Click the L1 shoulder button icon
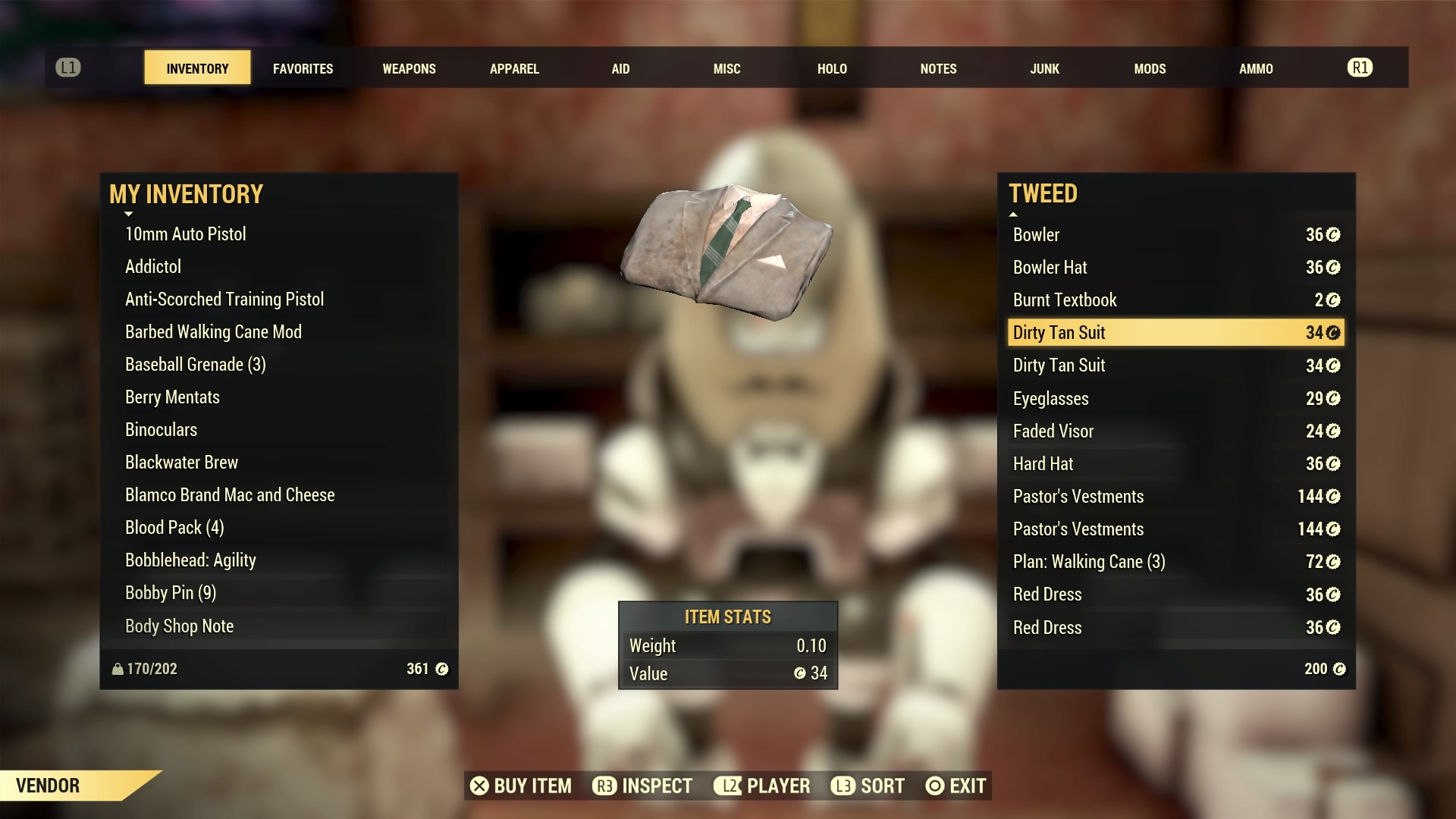This screenshot has width=1456, height=819. 69,67
